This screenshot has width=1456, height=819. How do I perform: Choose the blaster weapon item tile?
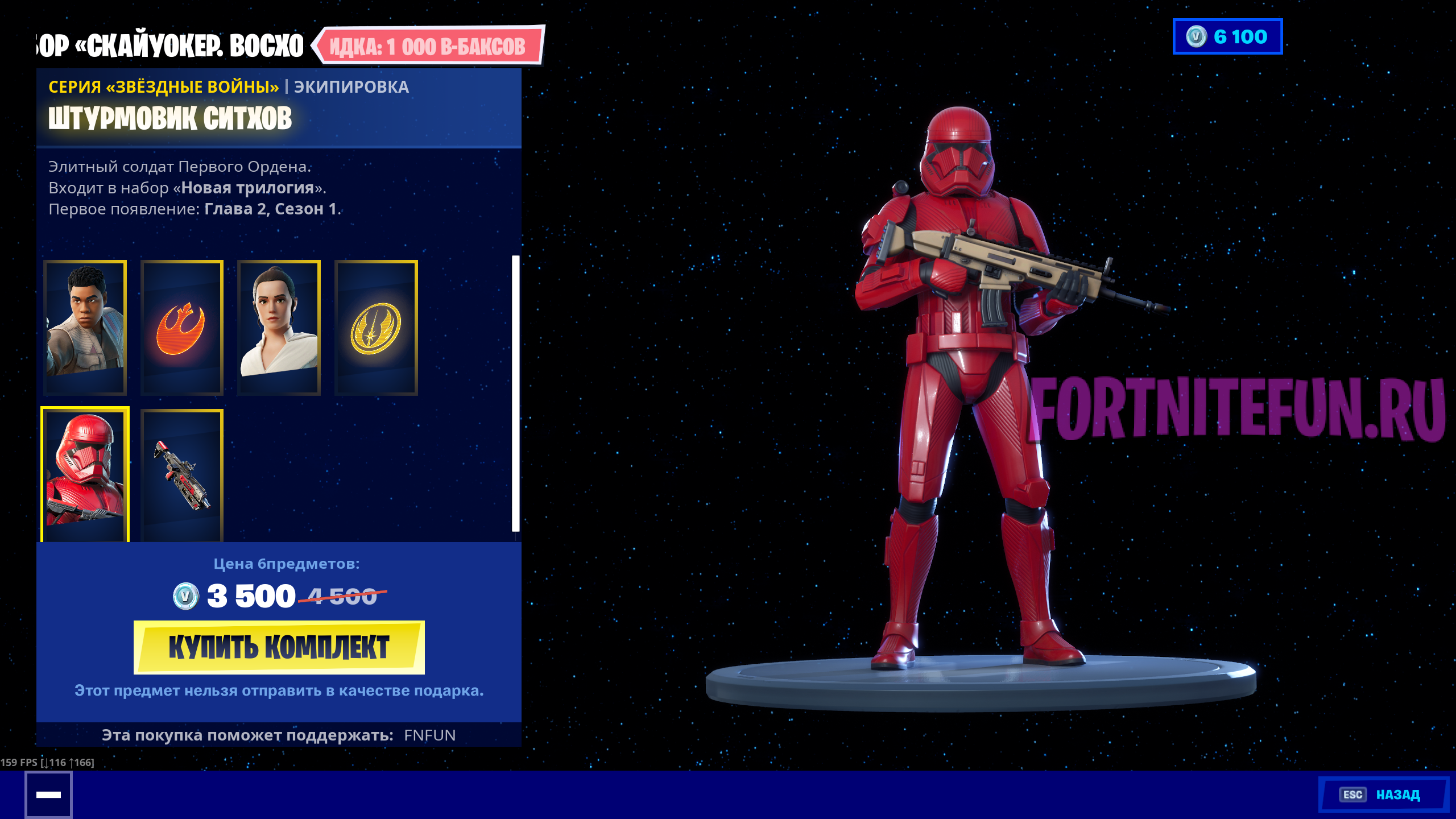(182, 474)
